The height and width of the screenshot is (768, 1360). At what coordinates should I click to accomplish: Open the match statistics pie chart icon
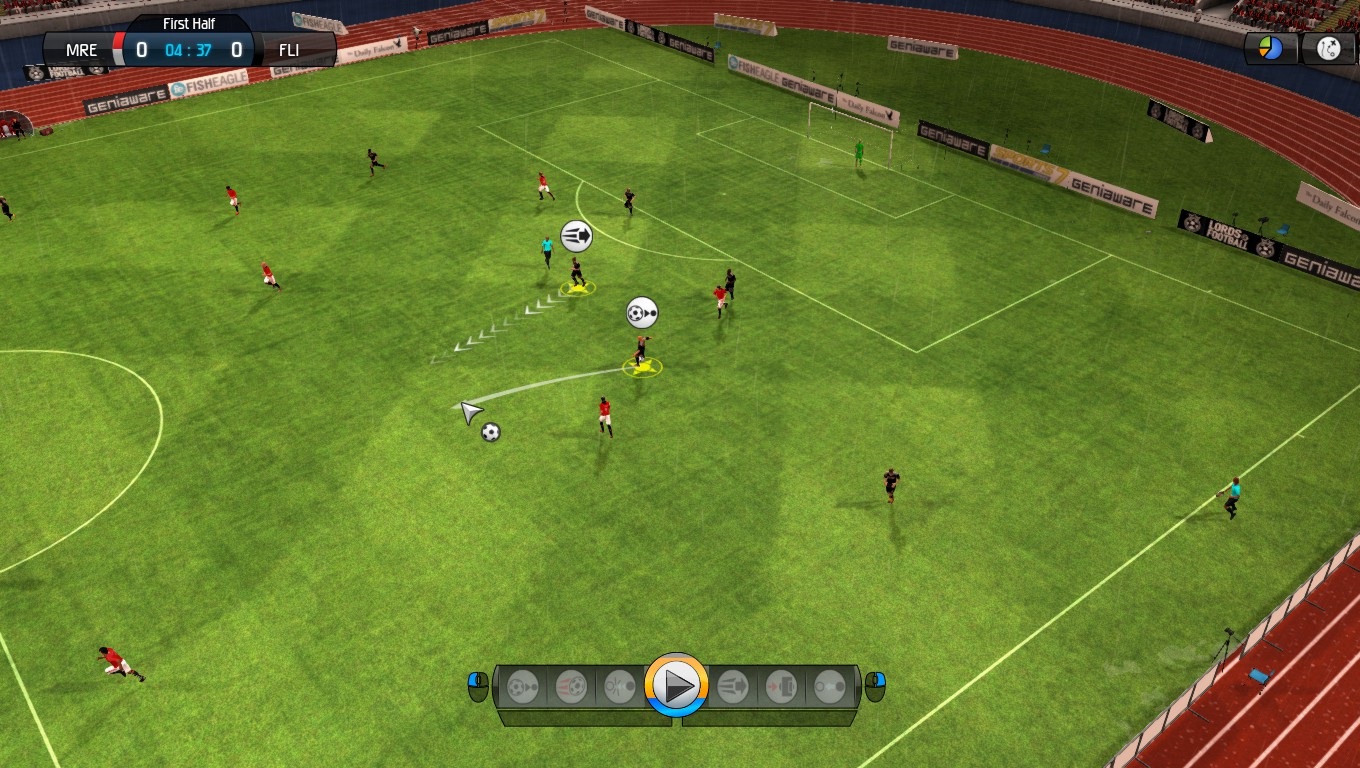click(x=1270, y=47)
